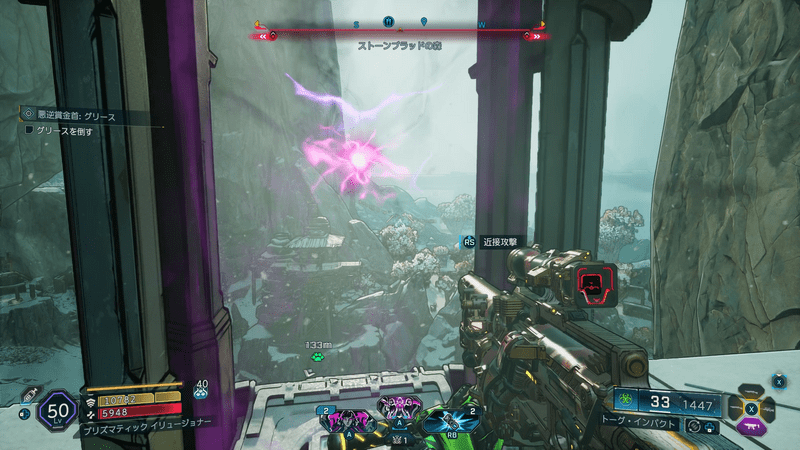800x450 pixels.
Task: Click the blue paw icon marked 40
Action: point(200,393)
